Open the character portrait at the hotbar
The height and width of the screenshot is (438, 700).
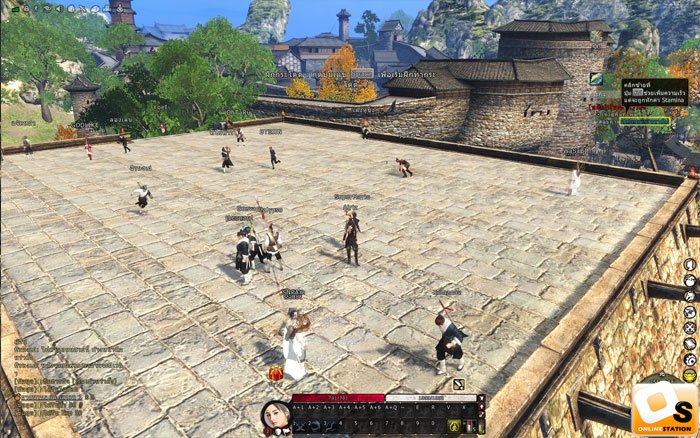point(275,416)
